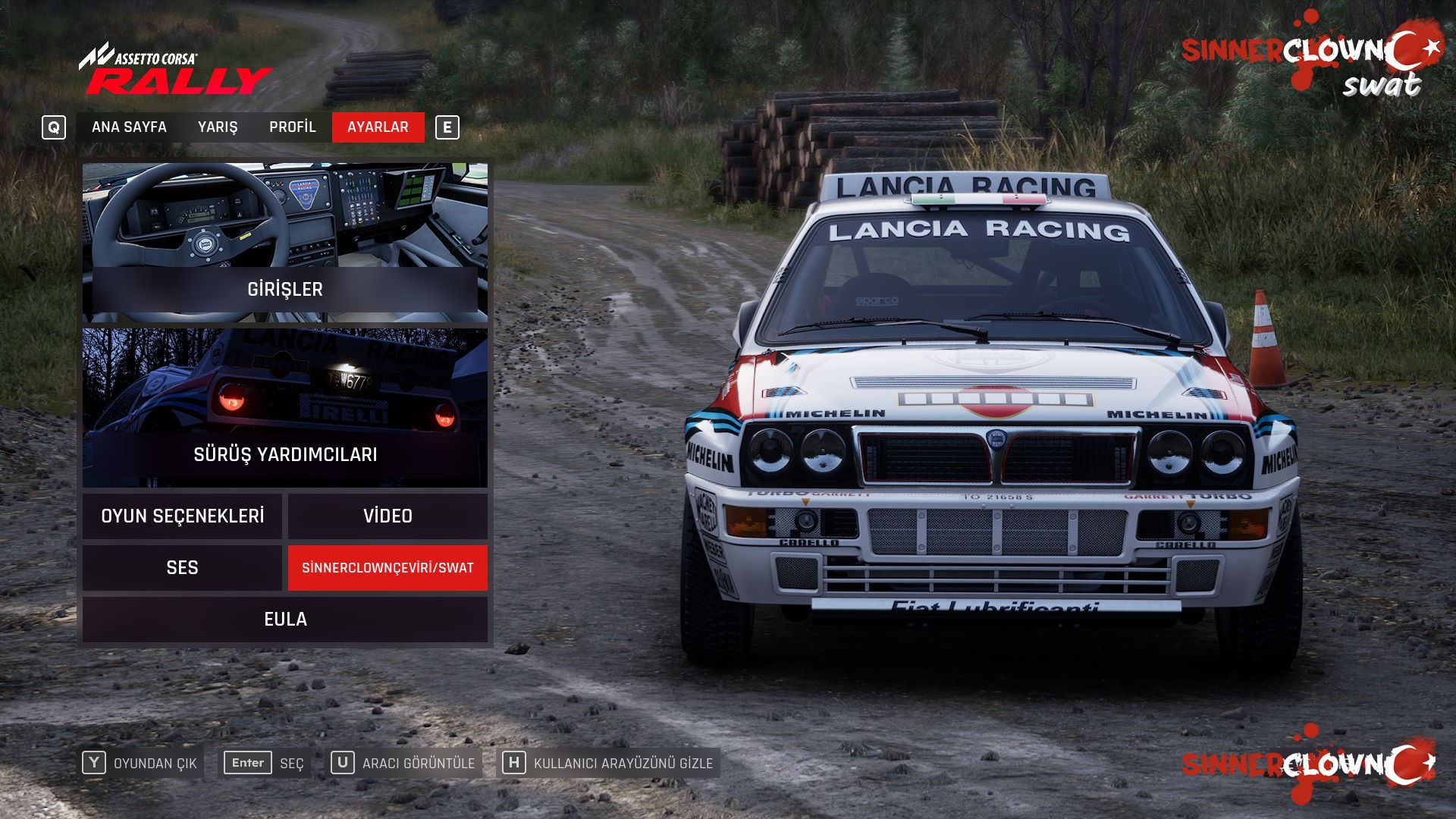The height and width of the screenshot is (819, 1456).
Task: Go to the PROFİL tab
Action: coord(292,127)
